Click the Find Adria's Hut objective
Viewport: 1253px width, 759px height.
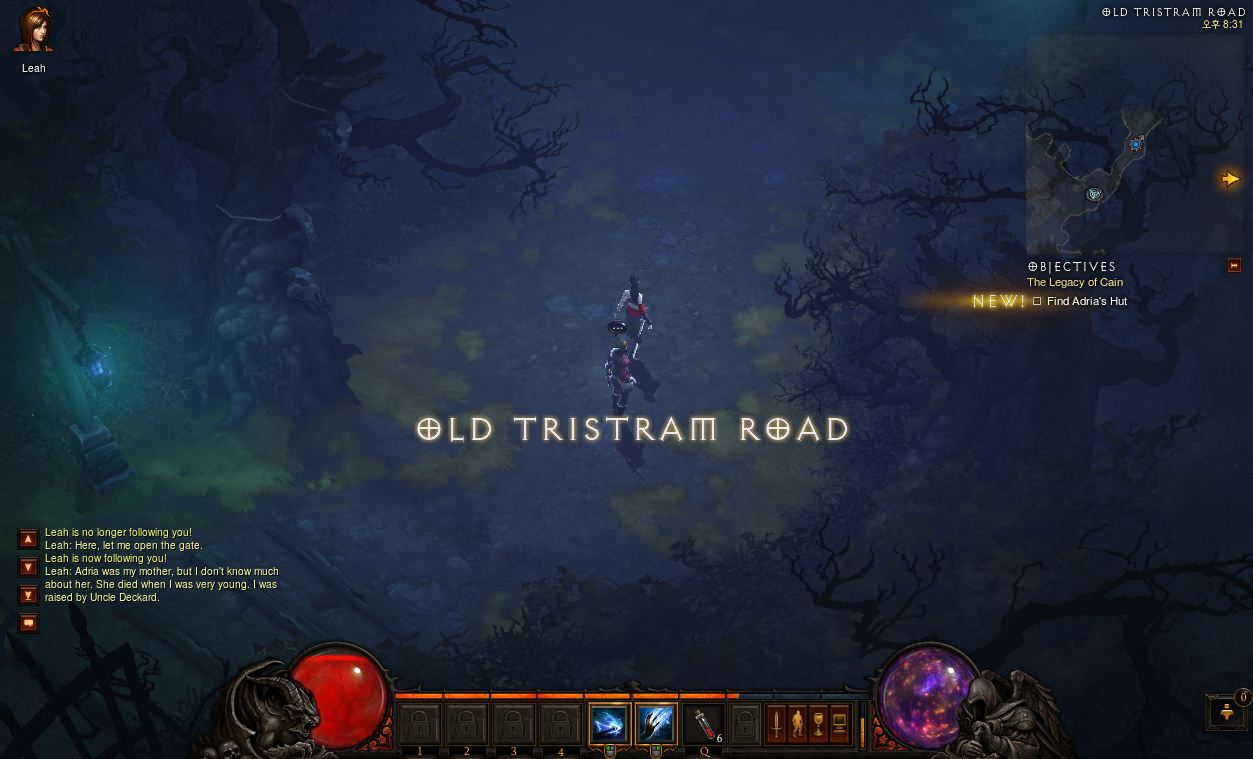pos(1086,301)
